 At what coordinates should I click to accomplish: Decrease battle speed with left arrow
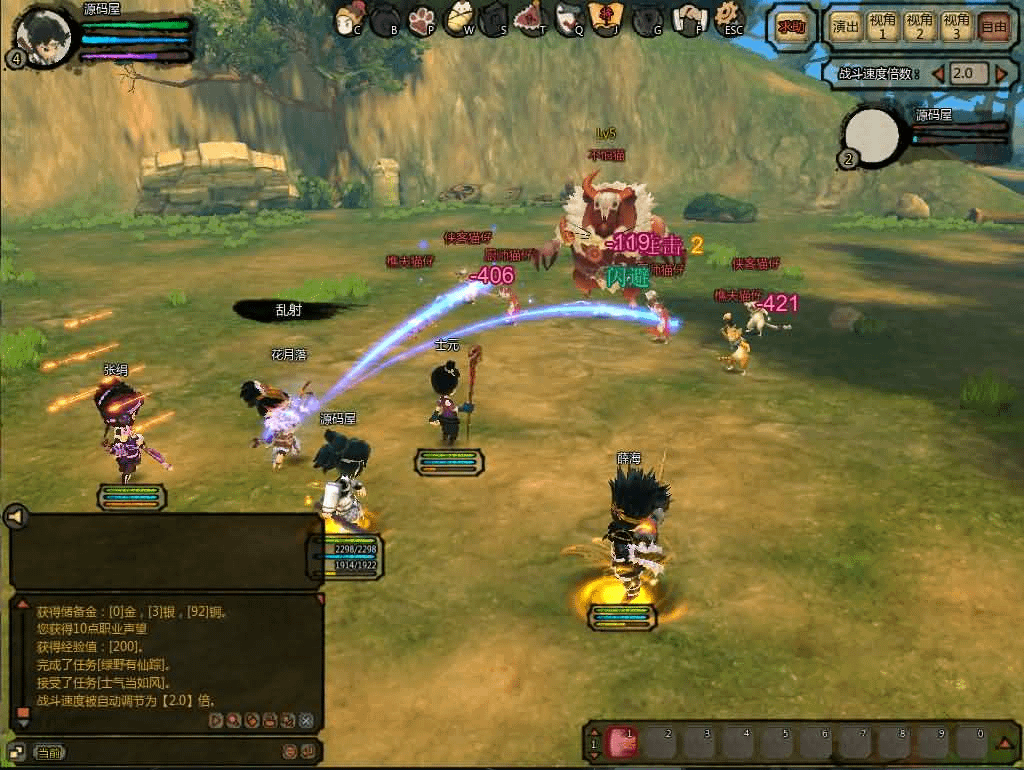coord(938,74)
